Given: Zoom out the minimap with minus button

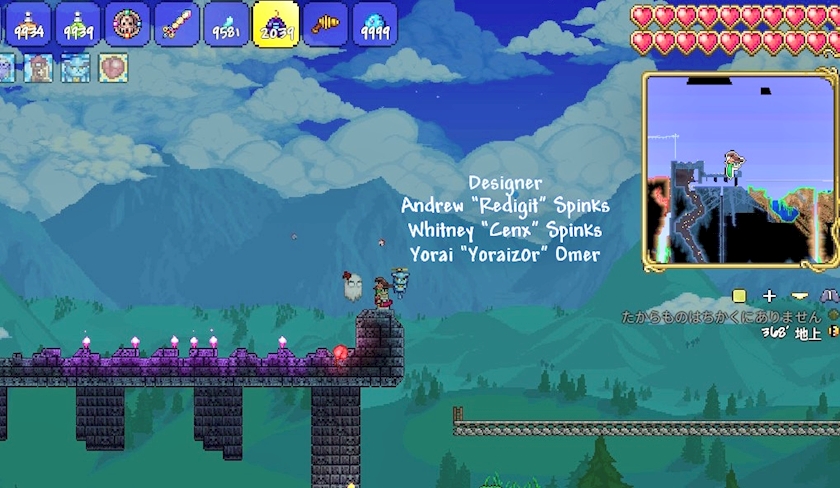Looking at the screenshot, I should click(799, 296).
